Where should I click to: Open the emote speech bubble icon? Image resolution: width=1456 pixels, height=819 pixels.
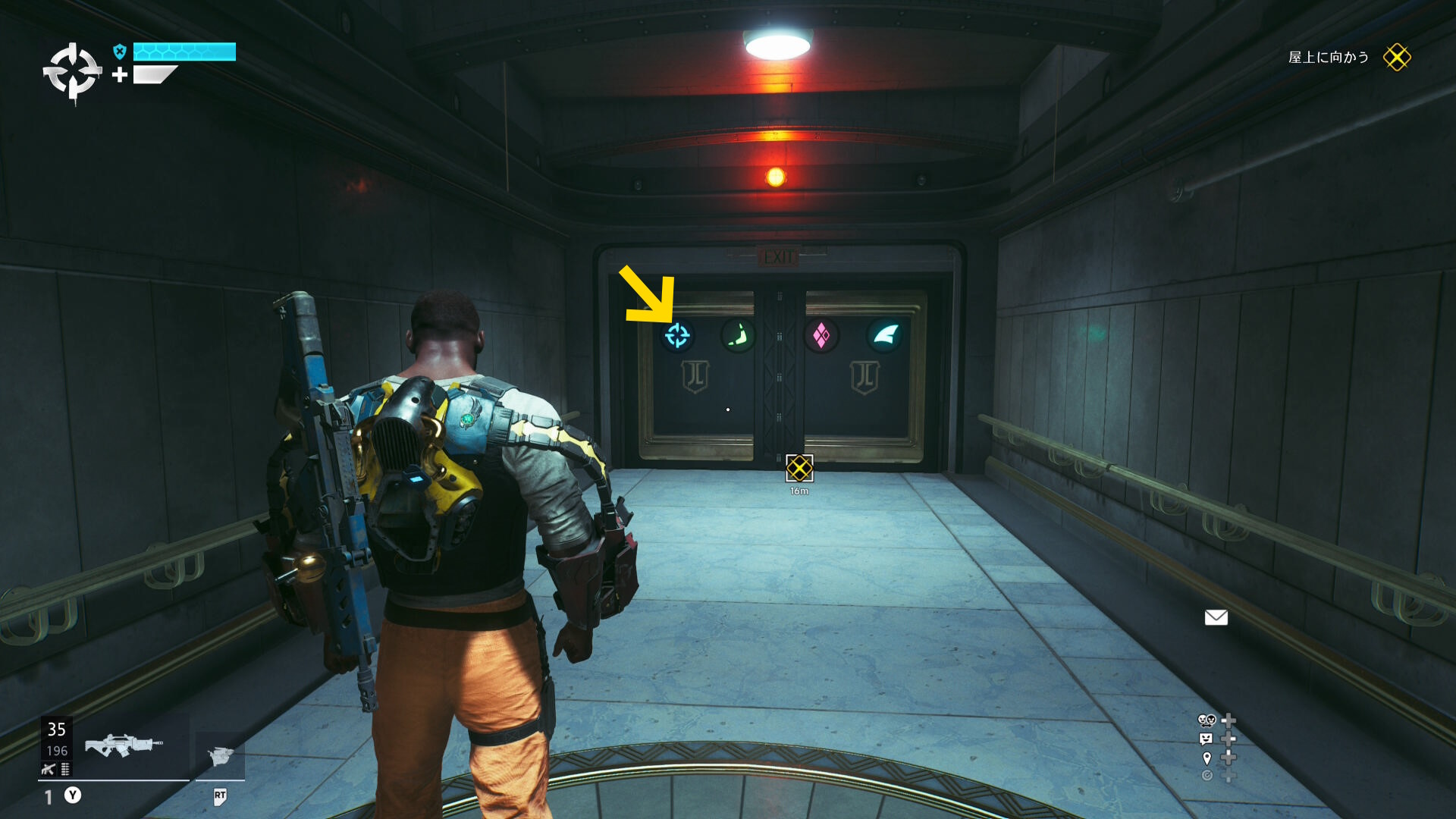(1206, 739)
